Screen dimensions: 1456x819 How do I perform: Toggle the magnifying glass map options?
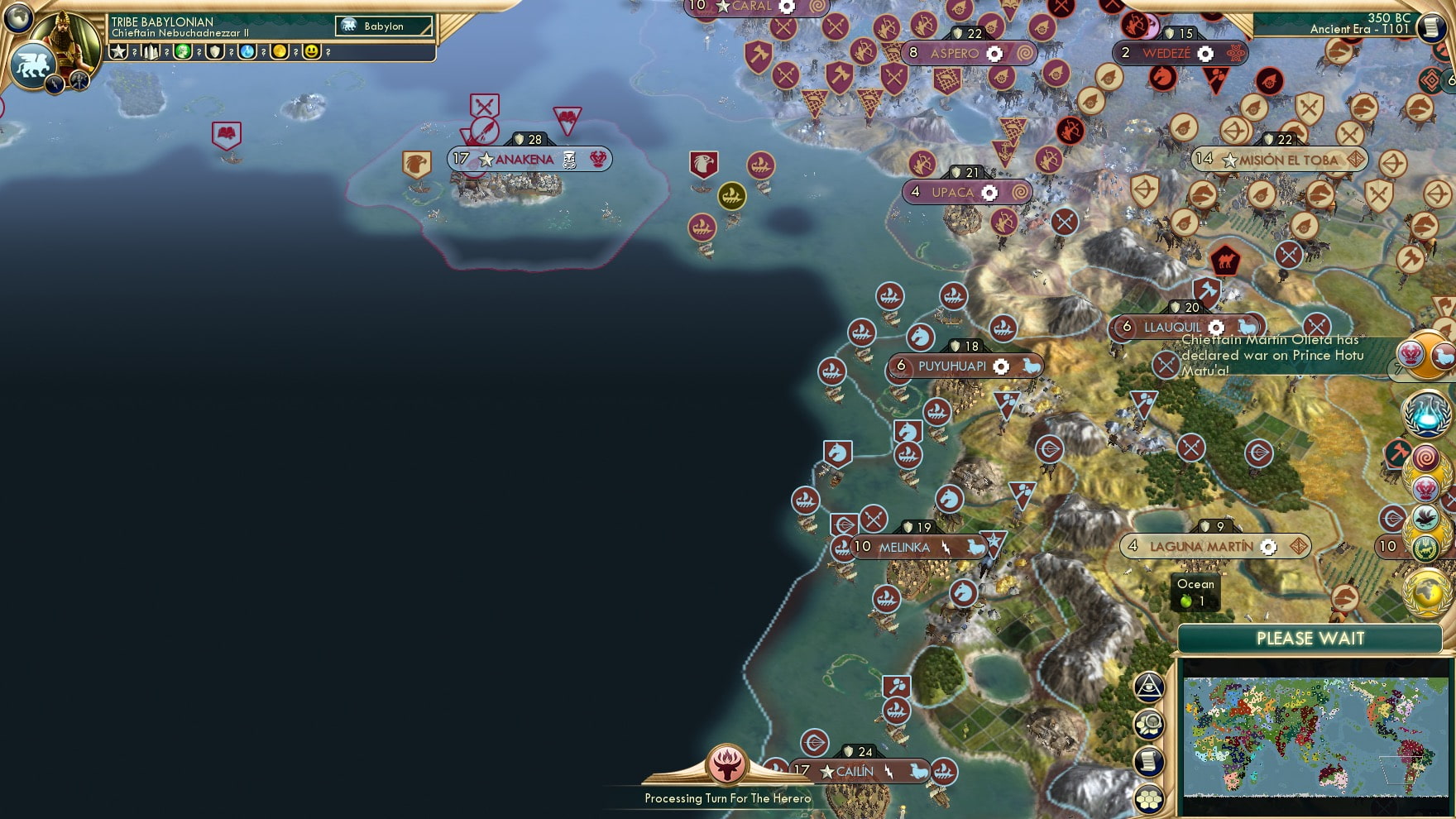pyautogui.click(x=1149, y=726)
